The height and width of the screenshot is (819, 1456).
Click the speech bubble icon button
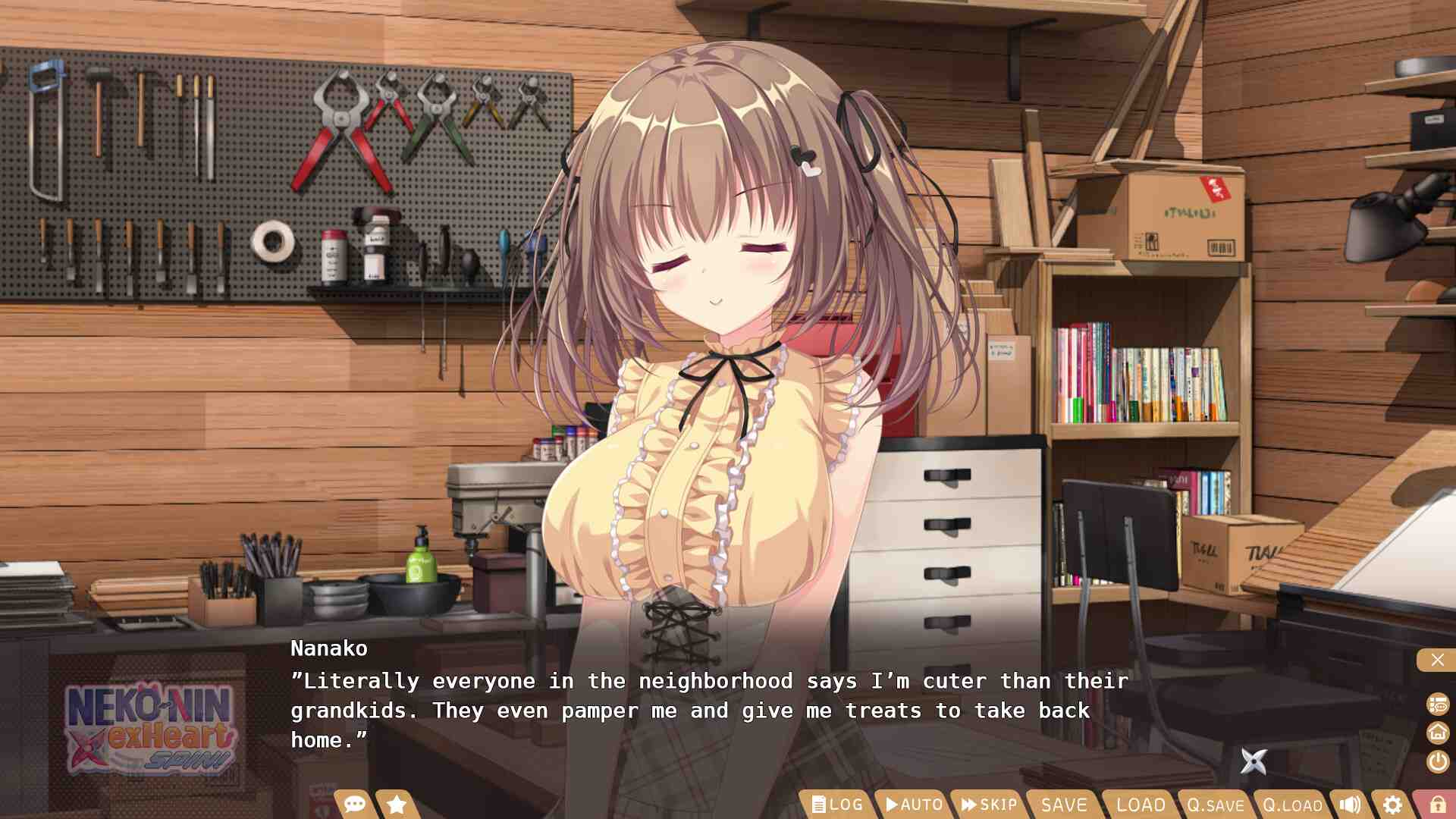click(x=354, y=804)
